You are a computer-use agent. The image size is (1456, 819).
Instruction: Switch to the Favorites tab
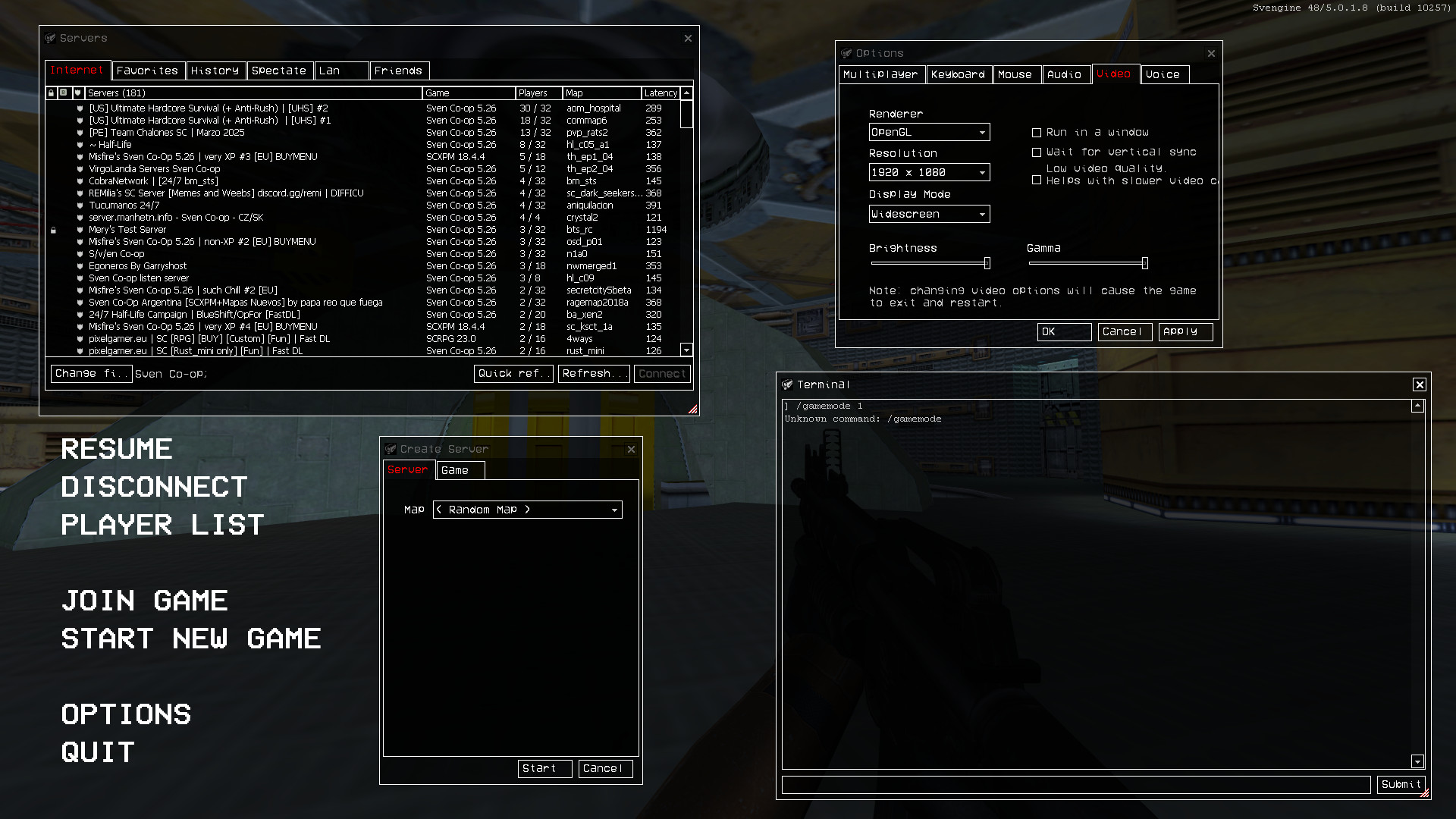pos(148,71)
